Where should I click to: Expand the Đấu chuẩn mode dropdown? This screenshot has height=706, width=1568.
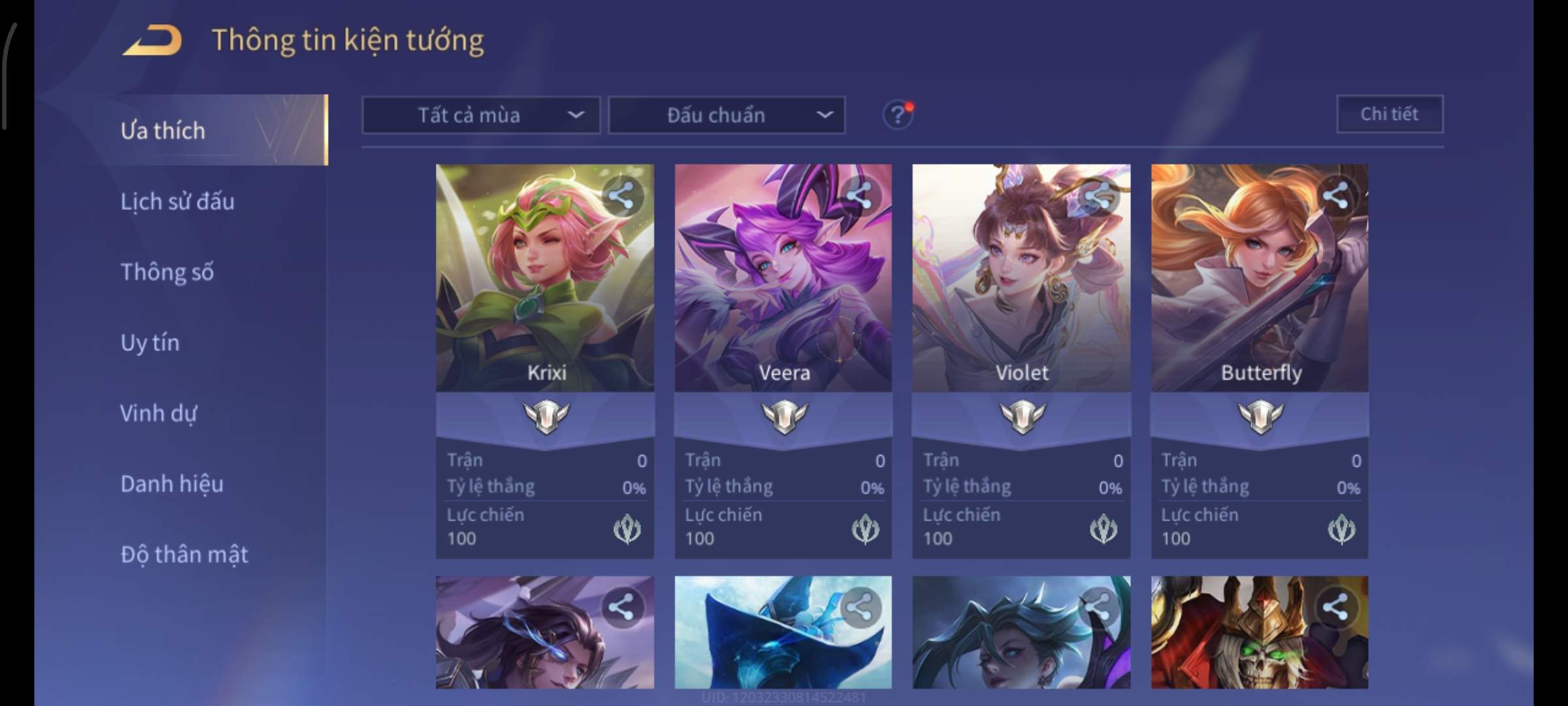pyautogui.click(x=727, y=116)
